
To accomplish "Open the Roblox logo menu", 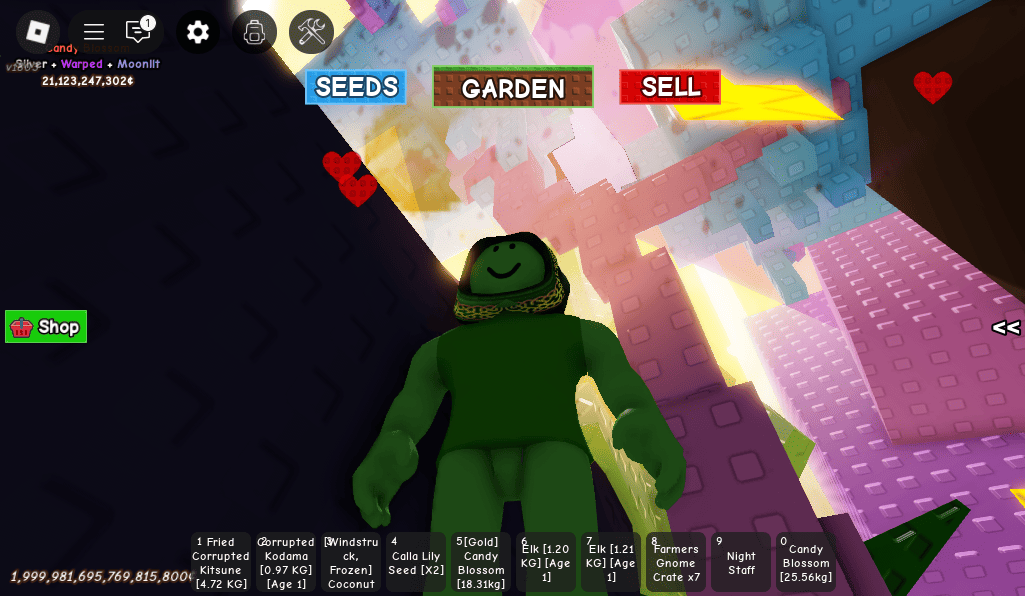I will (38, 32).
